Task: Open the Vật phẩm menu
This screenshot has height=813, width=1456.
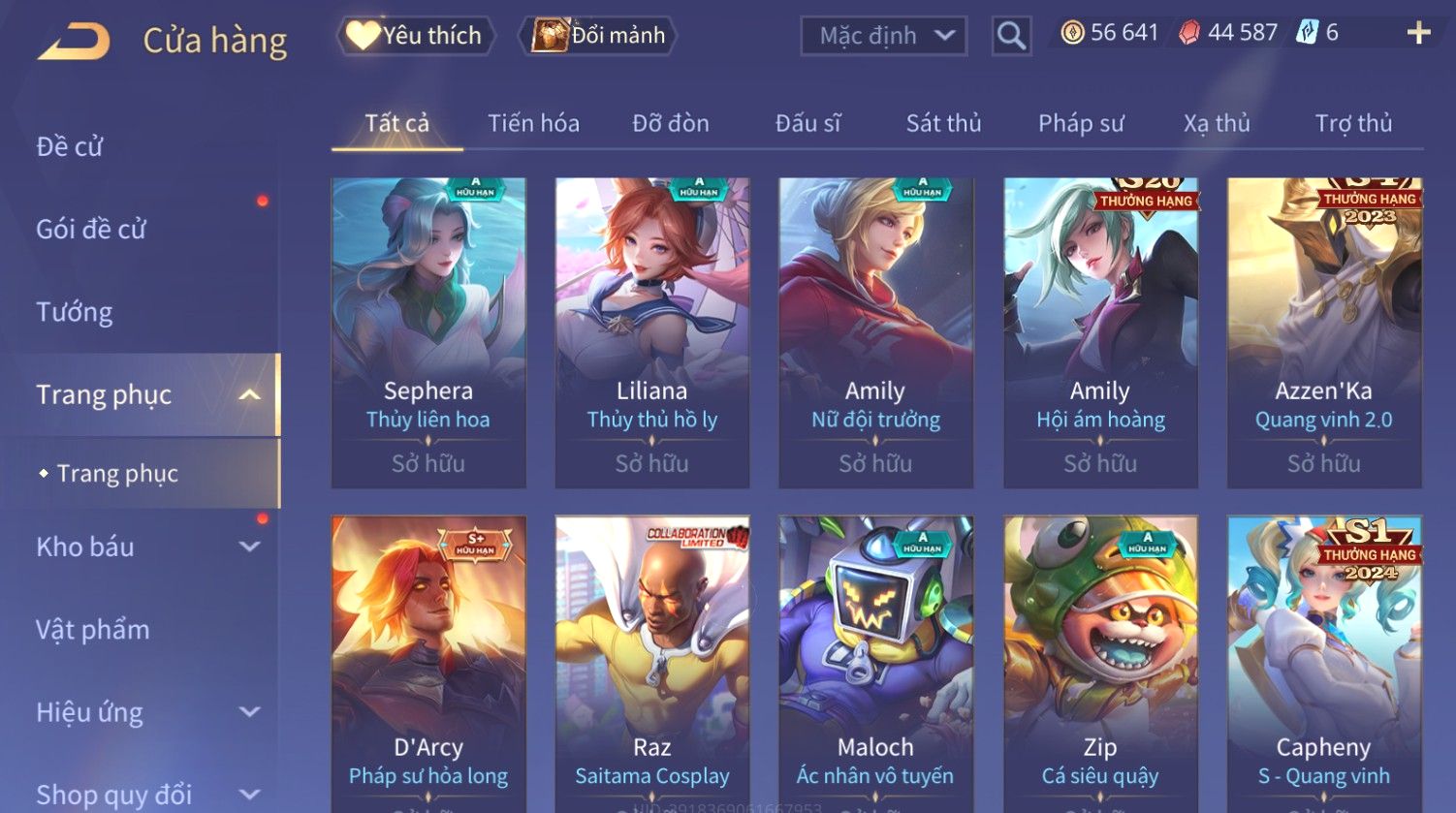Action: click(93, 630)
